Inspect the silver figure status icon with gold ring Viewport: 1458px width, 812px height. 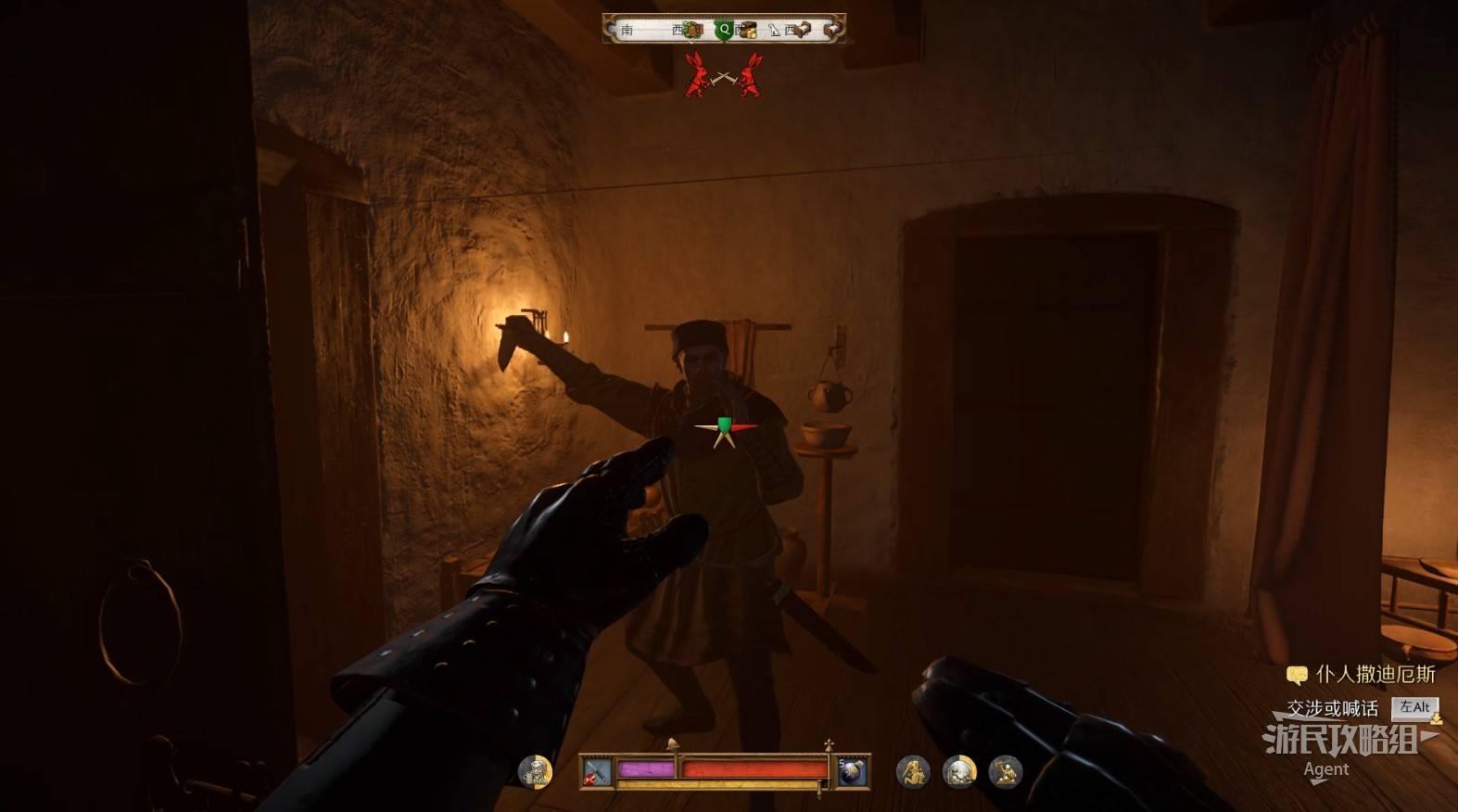click(x=959, y=771)
